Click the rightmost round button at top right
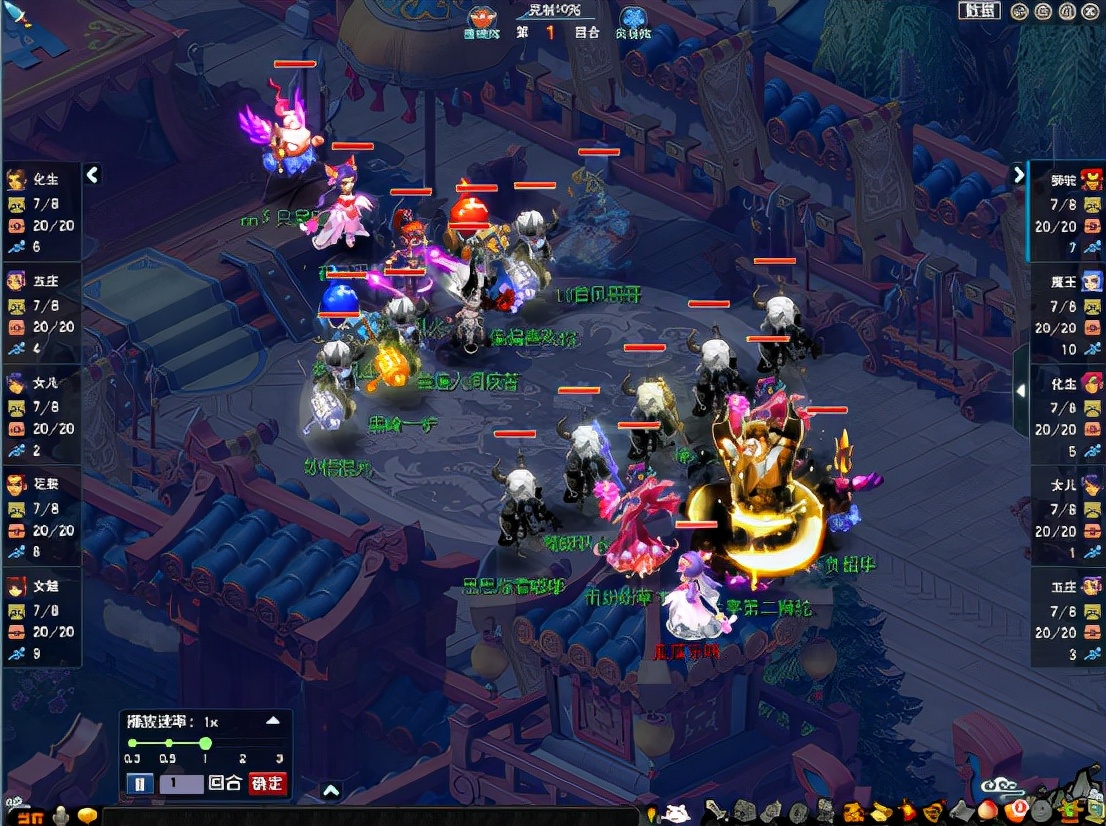Screen dimensions: 1106x826 (x=1092, y=11)
